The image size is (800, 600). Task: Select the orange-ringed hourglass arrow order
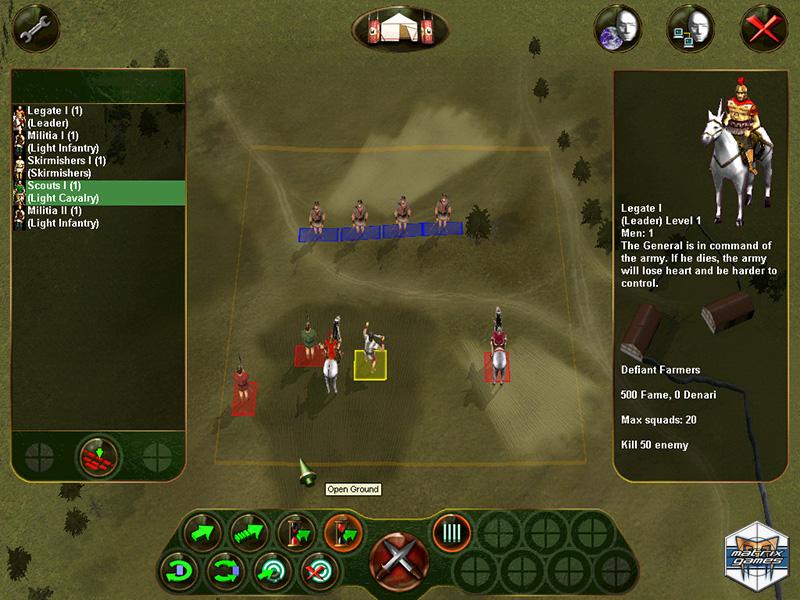tap(342, 532)
